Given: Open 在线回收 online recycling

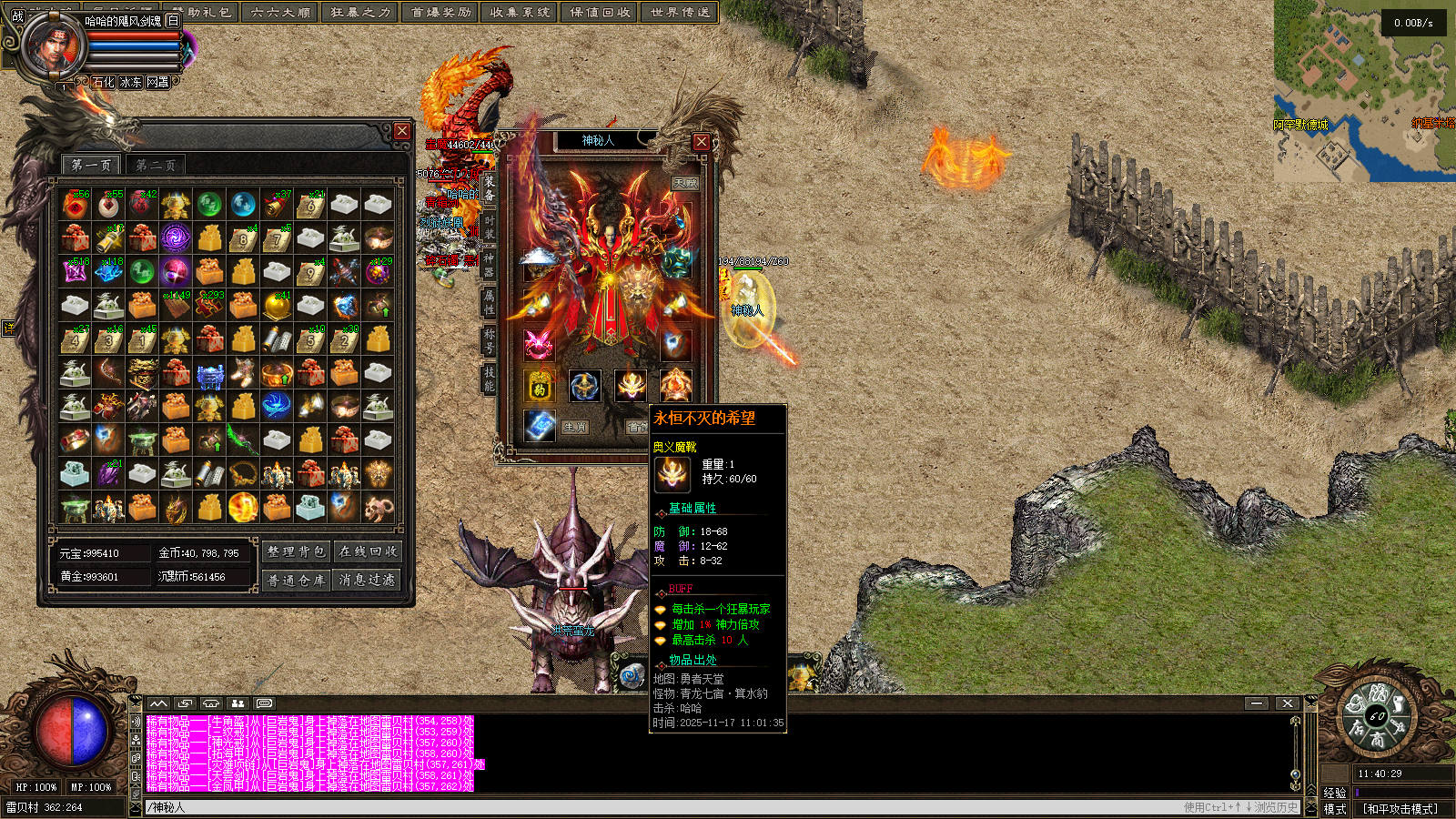Looking at the screenshot, I should coord(368,551).
